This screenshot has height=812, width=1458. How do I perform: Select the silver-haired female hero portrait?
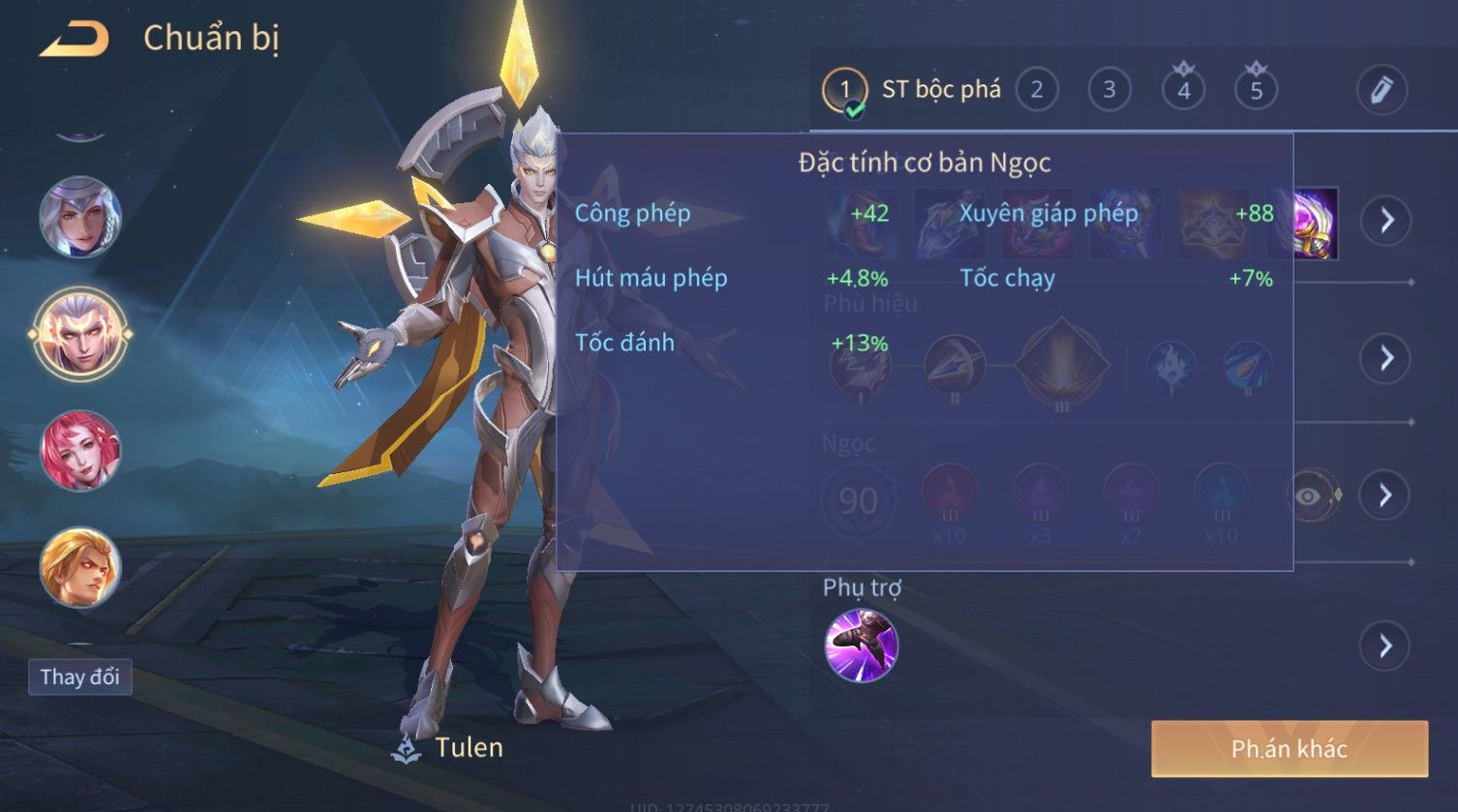pos(80,217)
